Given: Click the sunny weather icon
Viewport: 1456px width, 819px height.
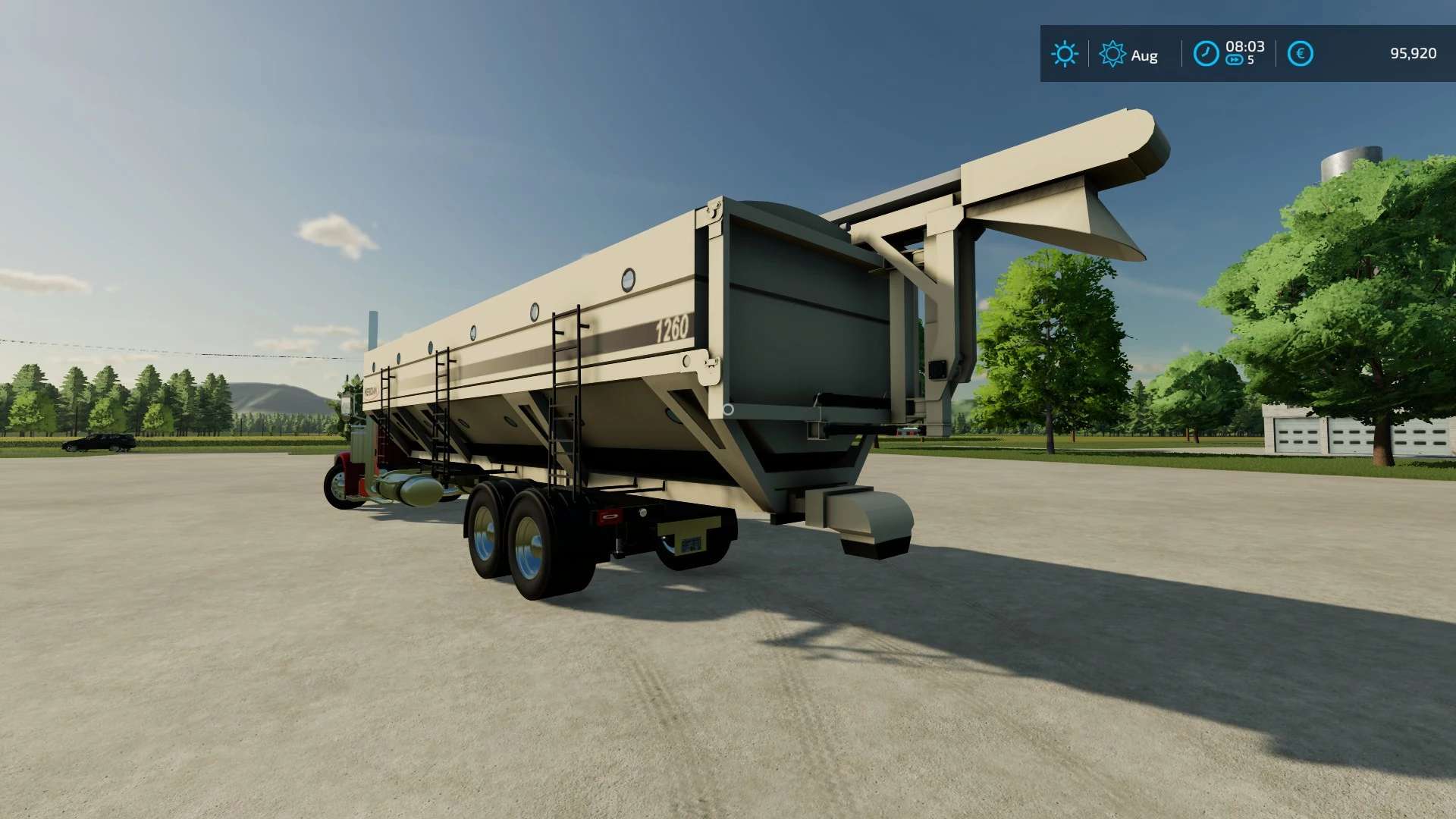Looking at the screenshot, I should (x=1064, y=54).
